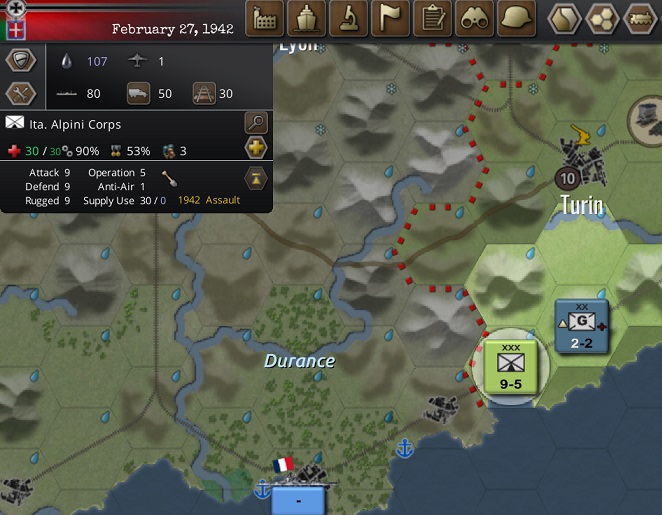
Task: Click the yellow upgrade arrow button
Action: tap(256, 179)
